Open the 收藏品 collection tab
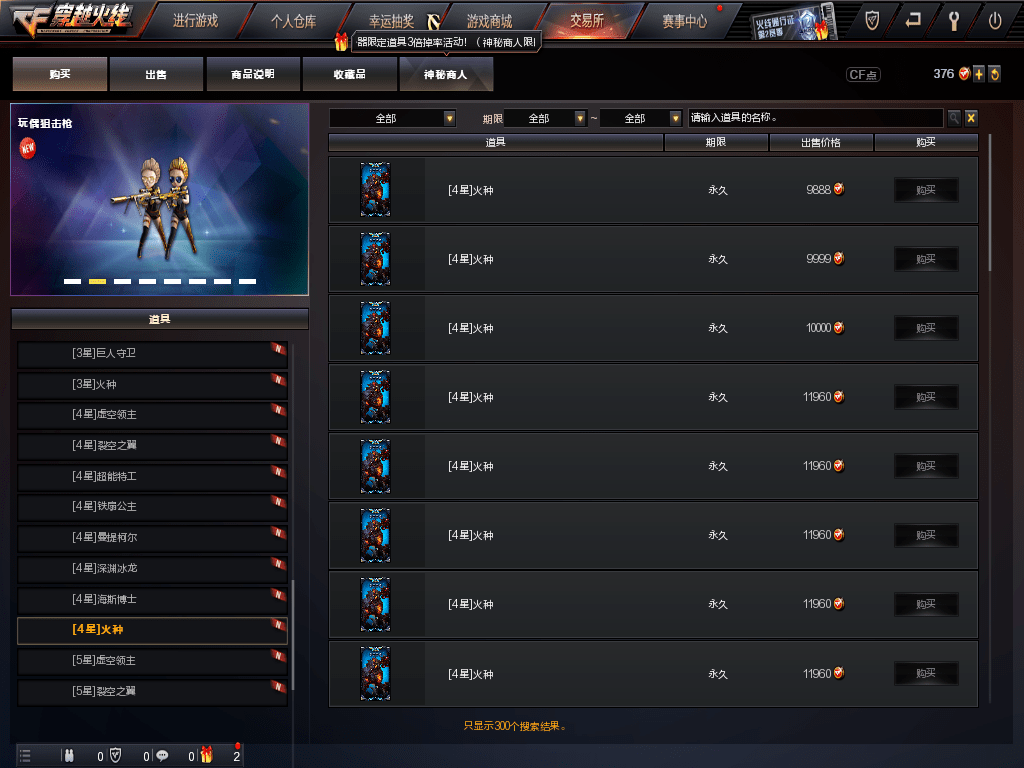 click(x=349, y=74)
